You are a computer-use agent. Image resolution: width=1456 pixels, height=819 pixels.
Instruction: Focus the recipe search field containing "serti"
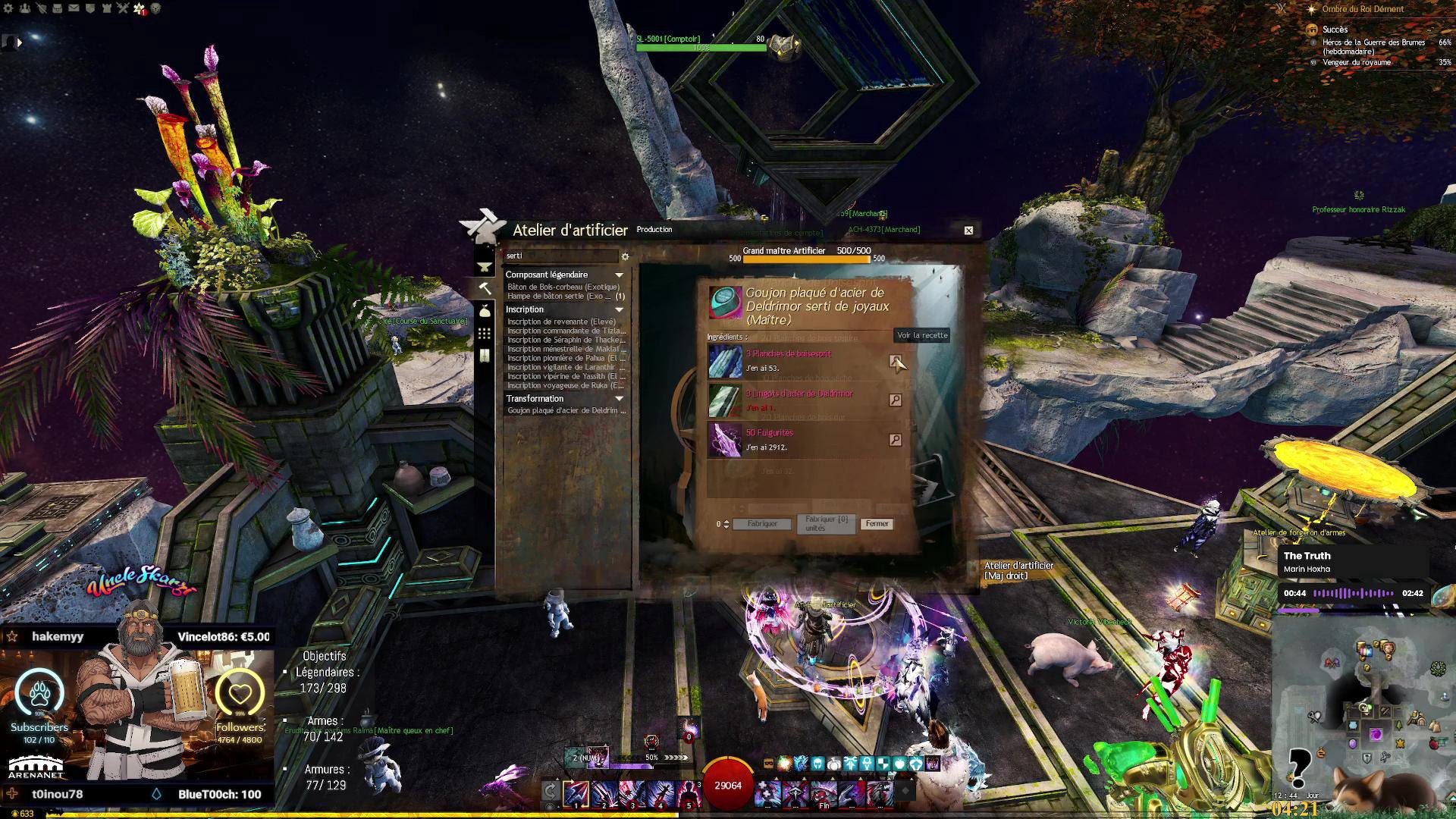pyautogui.click(x=561, y=256)
